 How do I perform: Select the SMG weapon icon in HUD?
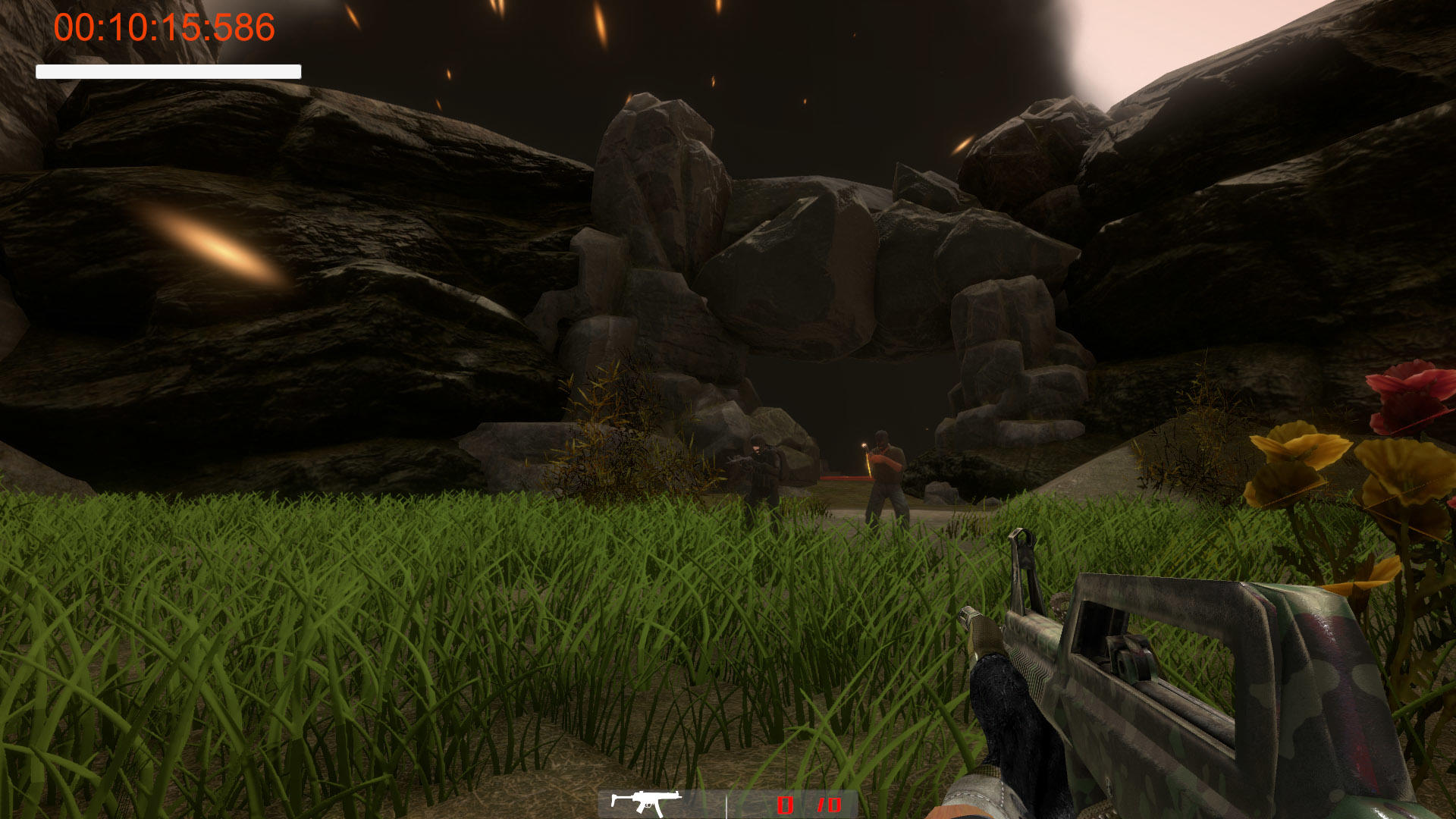(646, 799)
